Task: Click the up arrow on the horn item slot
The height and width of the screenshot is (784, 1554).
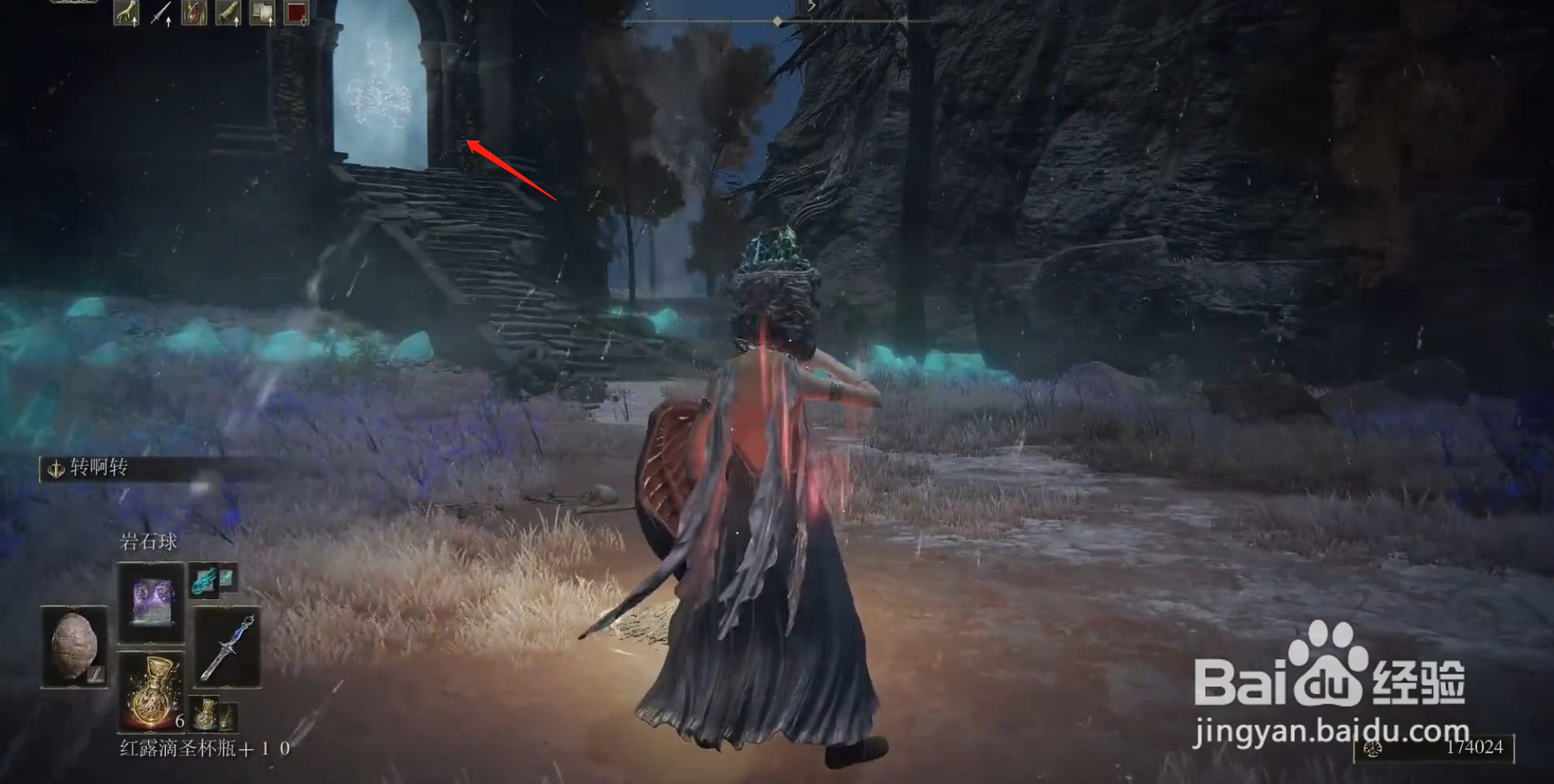Action: (x=238, y=22)
